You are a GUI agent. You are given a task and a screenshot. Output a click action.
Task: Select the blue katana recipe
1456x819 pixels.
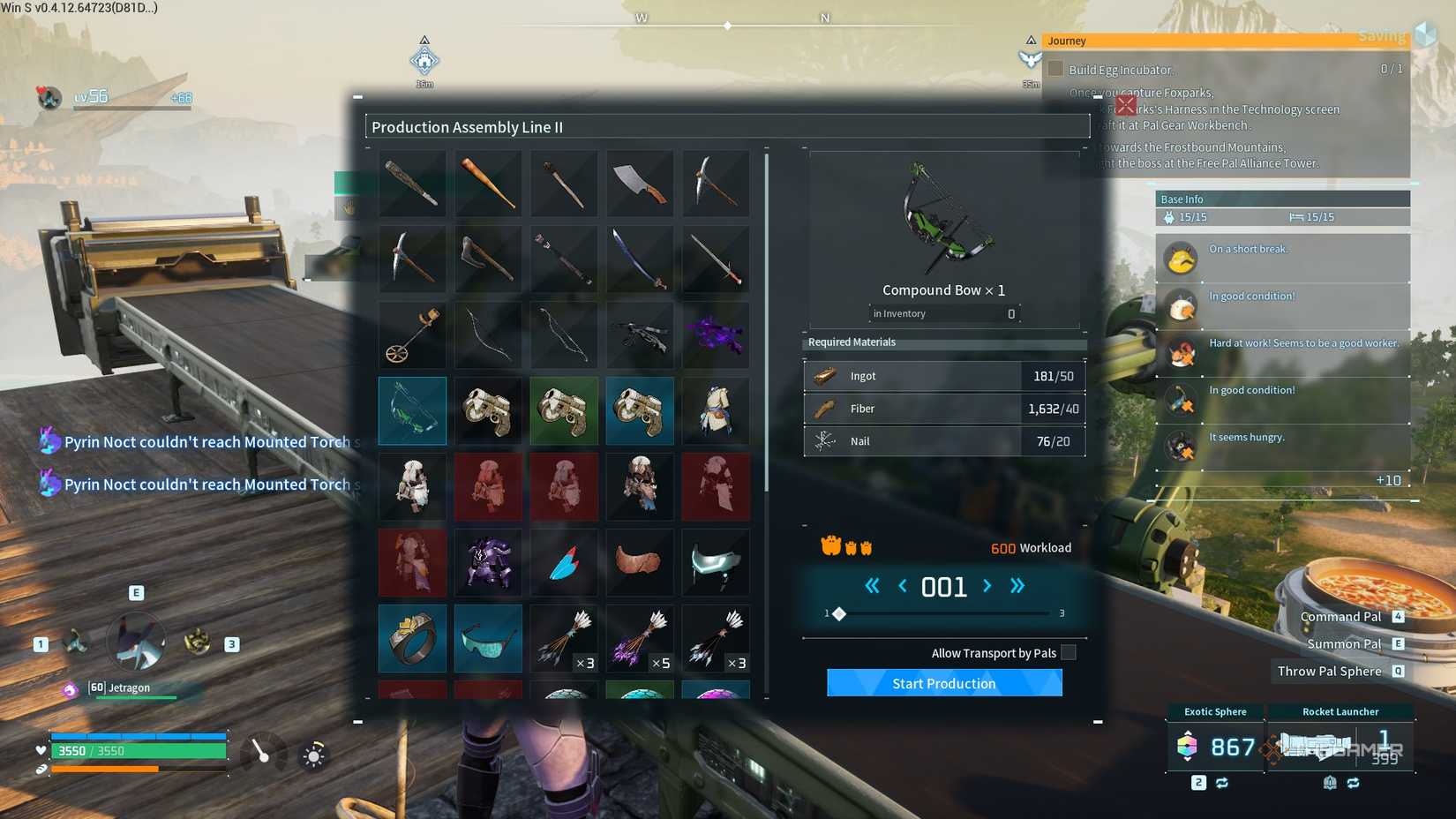click(640, 259)
